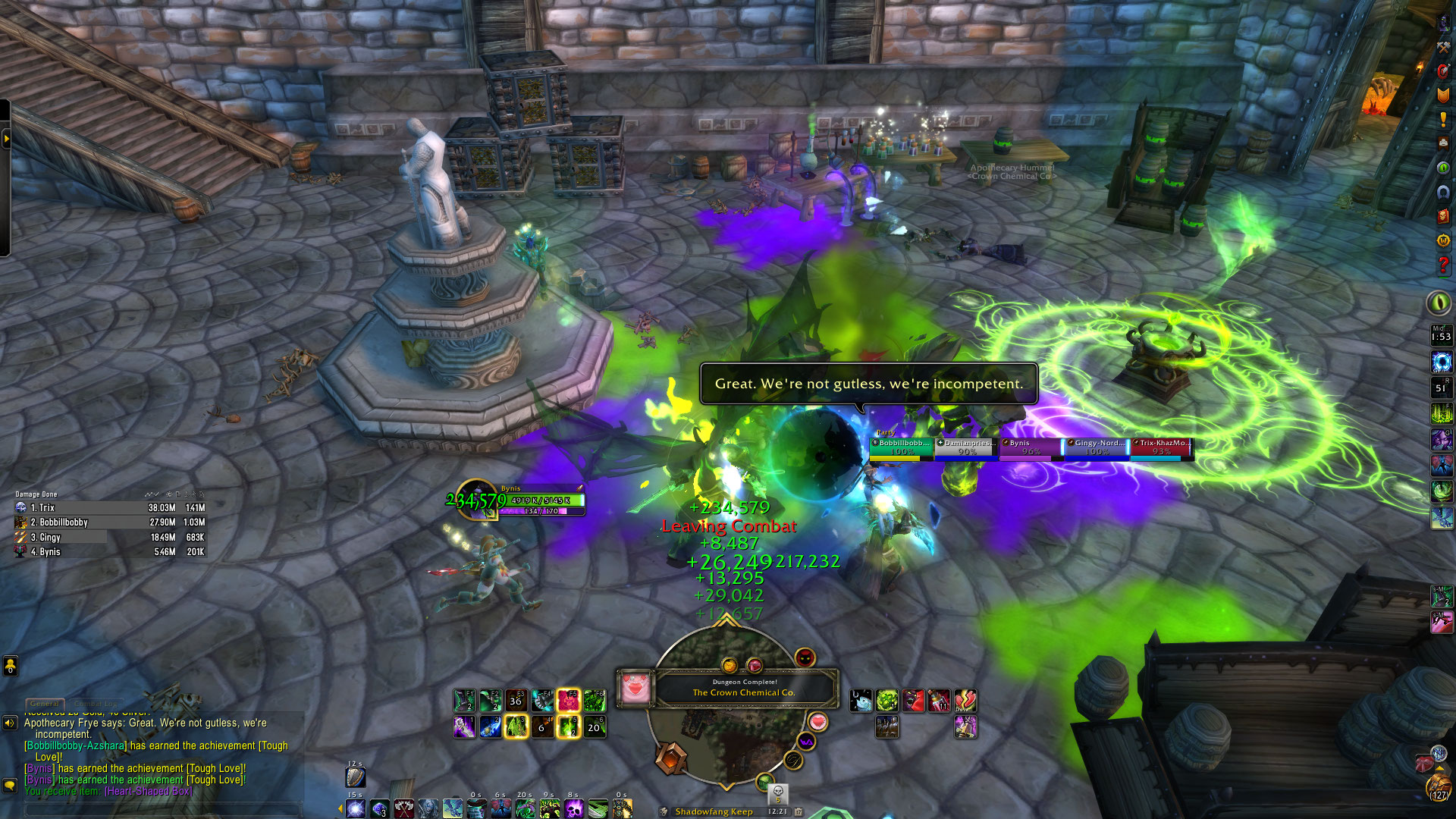This screenshot has height=819, width=1456.
Task: Click the Heart-Shaped Box item link in chat
Action: [149, 791]
